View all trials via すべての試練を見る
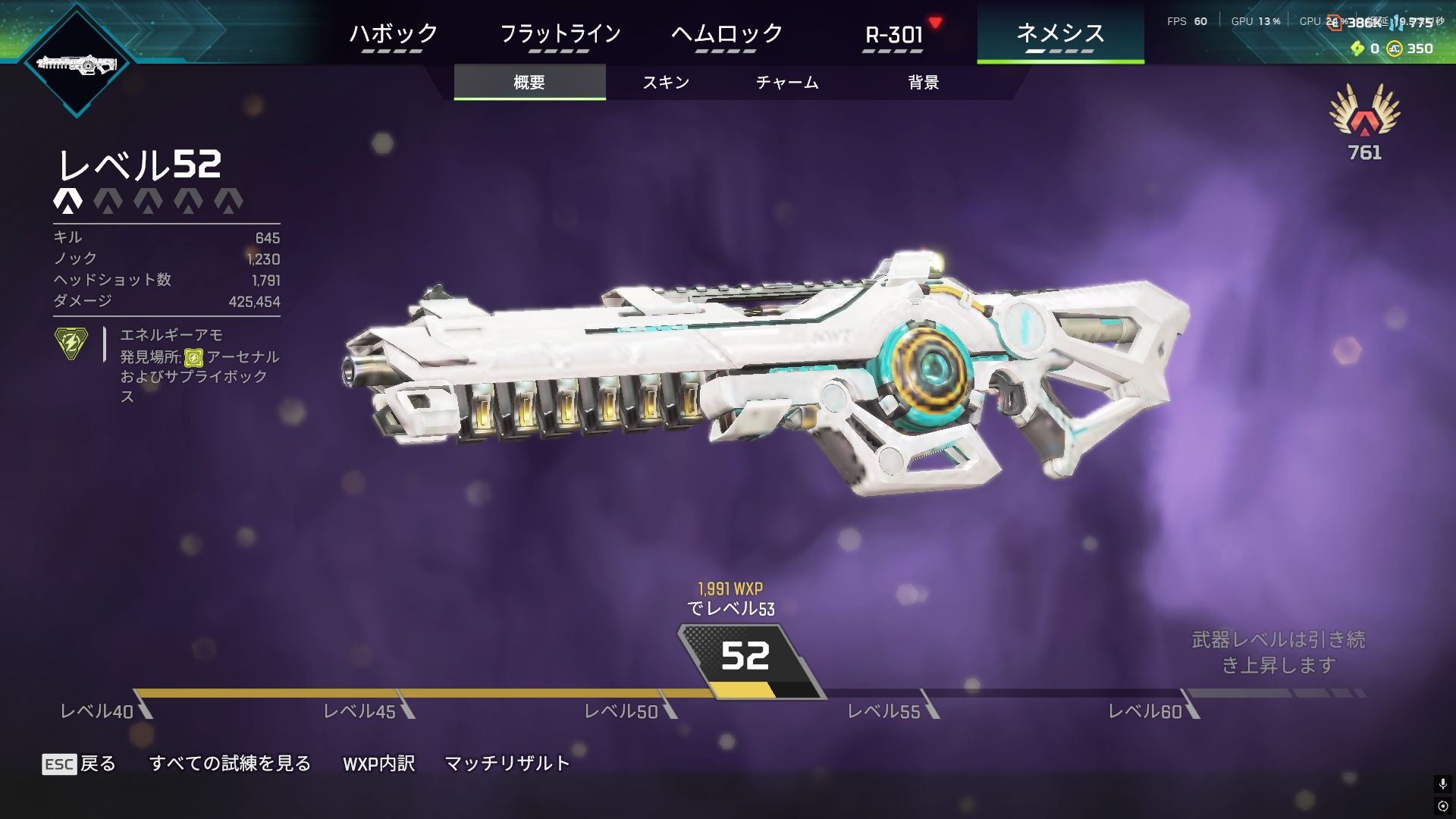The height and width of the screenshot is (819, 1456). (230, 764)
